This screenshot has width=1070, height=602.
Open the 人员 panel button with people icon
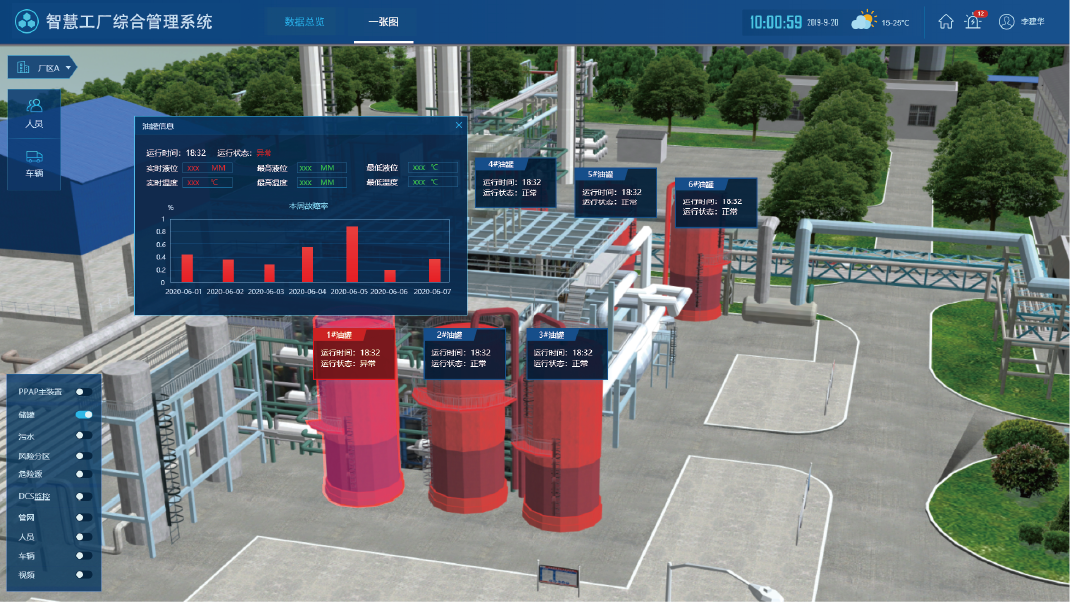[x=34, y=111]
